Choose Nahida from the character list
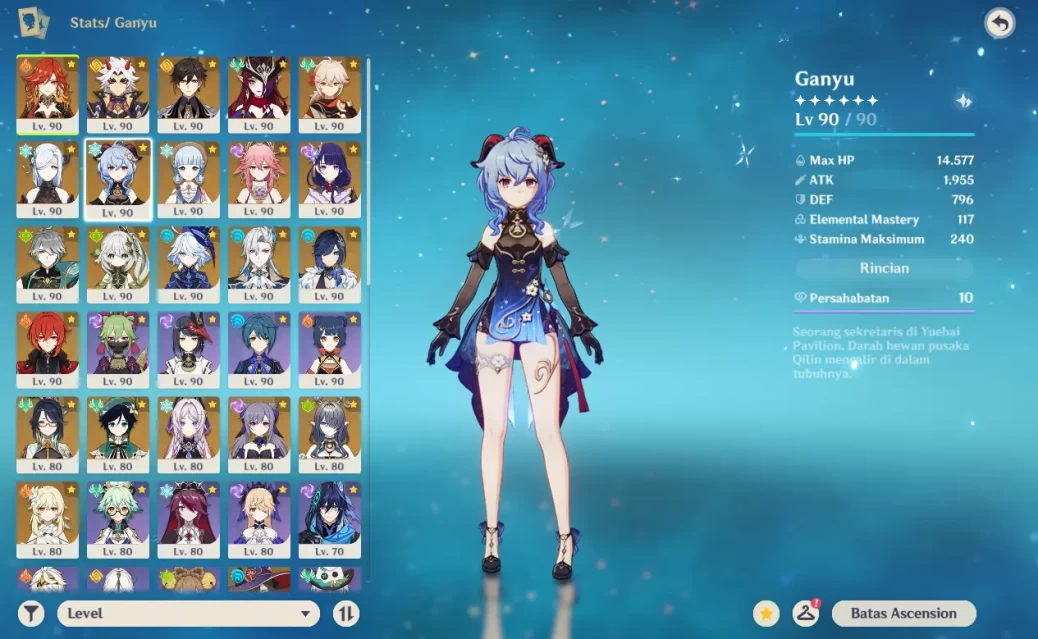Image resolution: width=1038 pixels, height=639 pixels. click(118, 261)
